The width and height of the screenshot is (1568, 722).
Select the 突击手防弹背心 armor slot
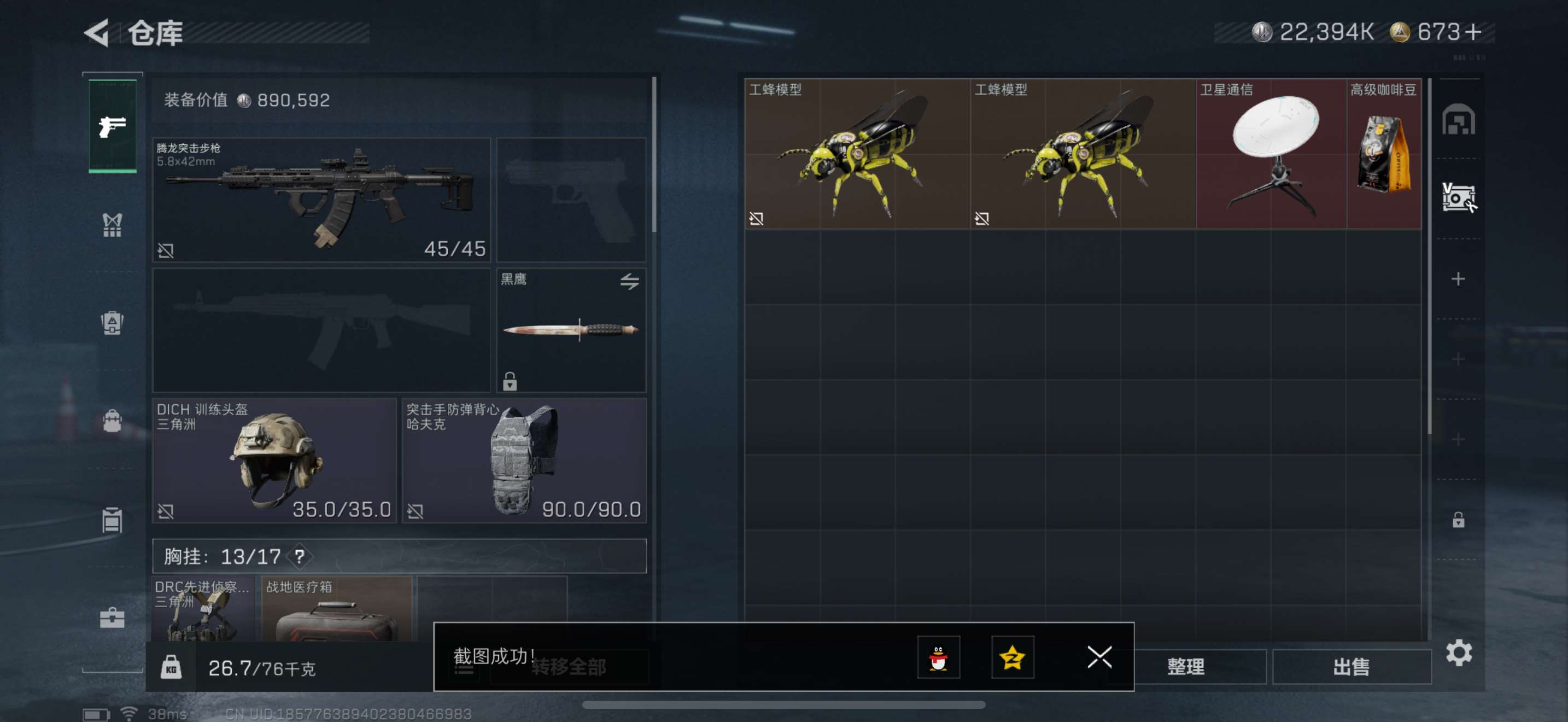point(523,460)
